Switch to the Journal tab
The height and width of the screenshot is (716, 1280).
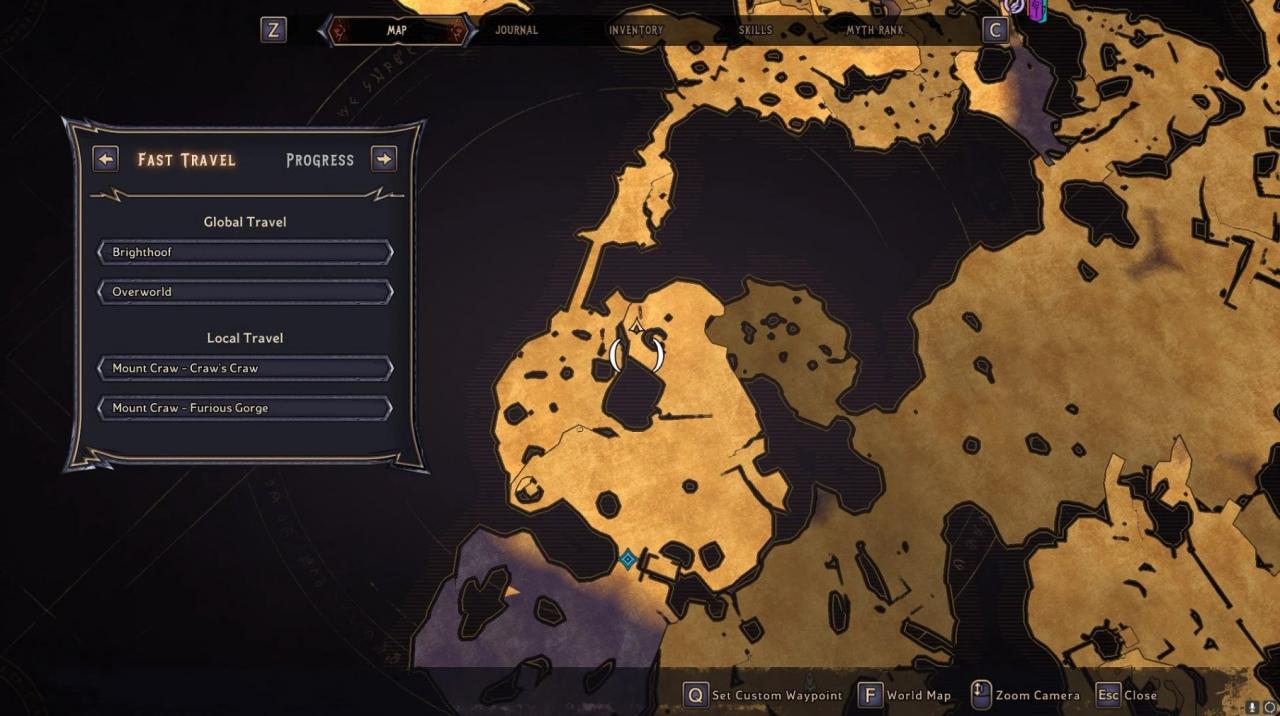pyautogui.click(x=516, y=30)
